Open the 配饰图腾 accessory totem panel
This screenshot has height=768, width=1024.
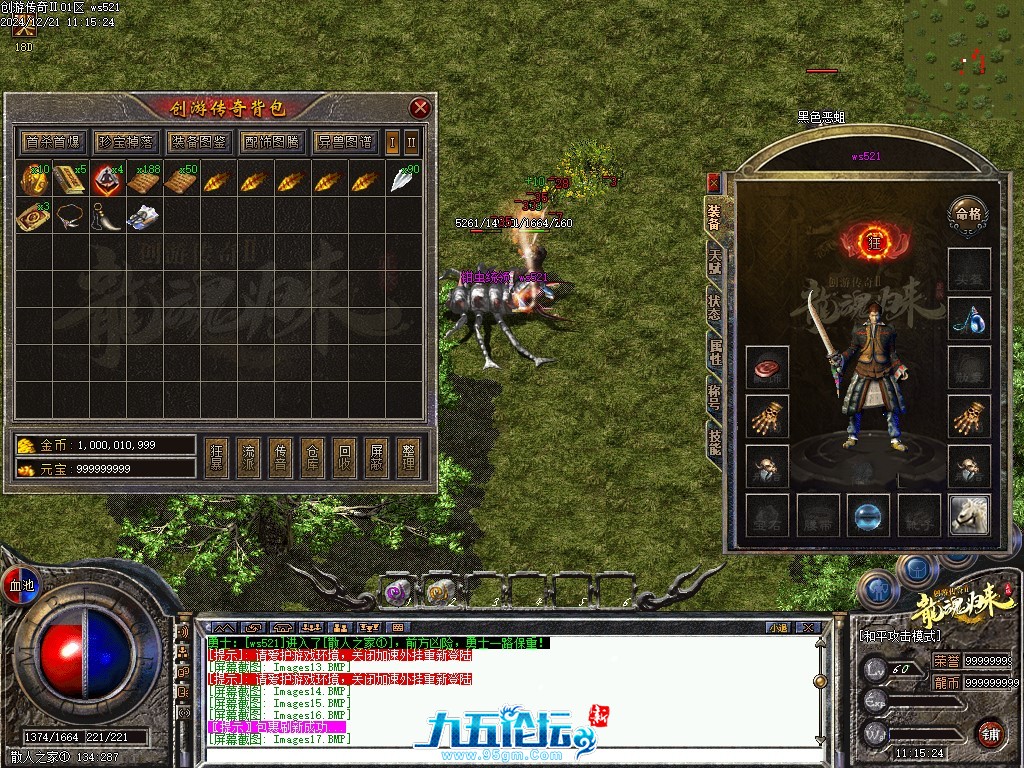point(272,141)
